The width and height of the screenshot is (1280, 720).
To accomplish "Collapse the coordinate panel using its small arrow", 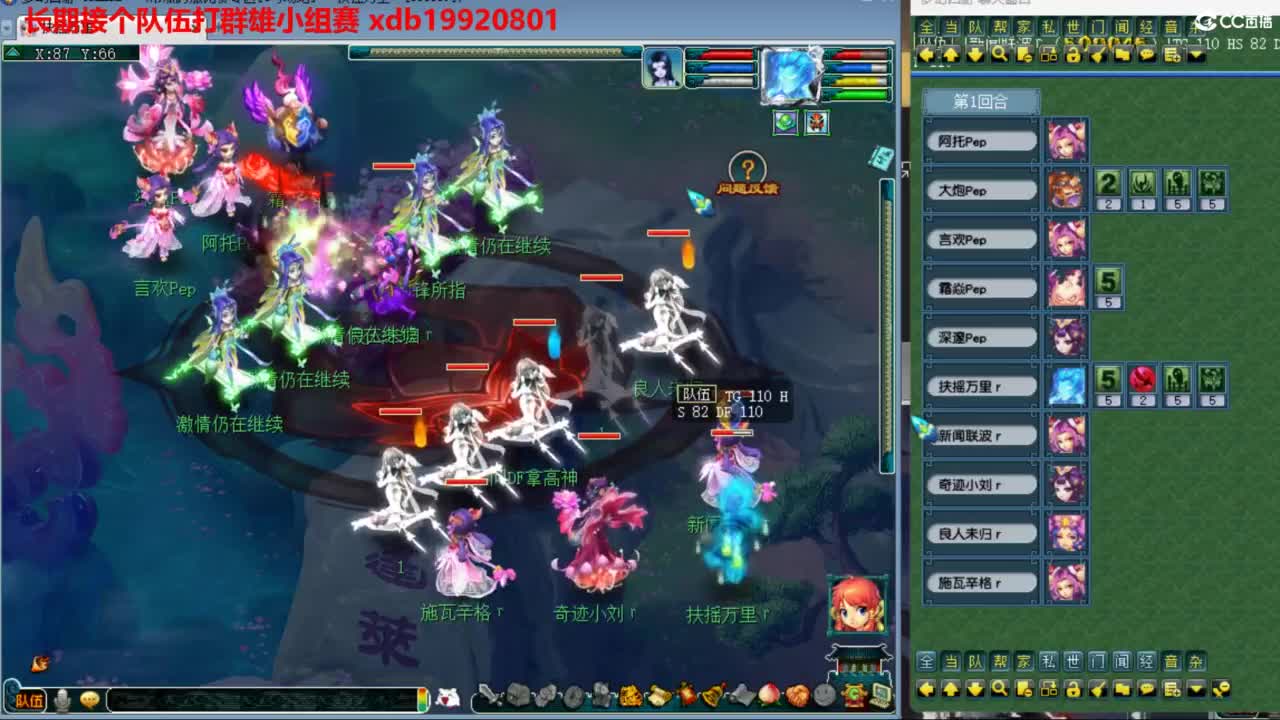I will pos(12,51).
